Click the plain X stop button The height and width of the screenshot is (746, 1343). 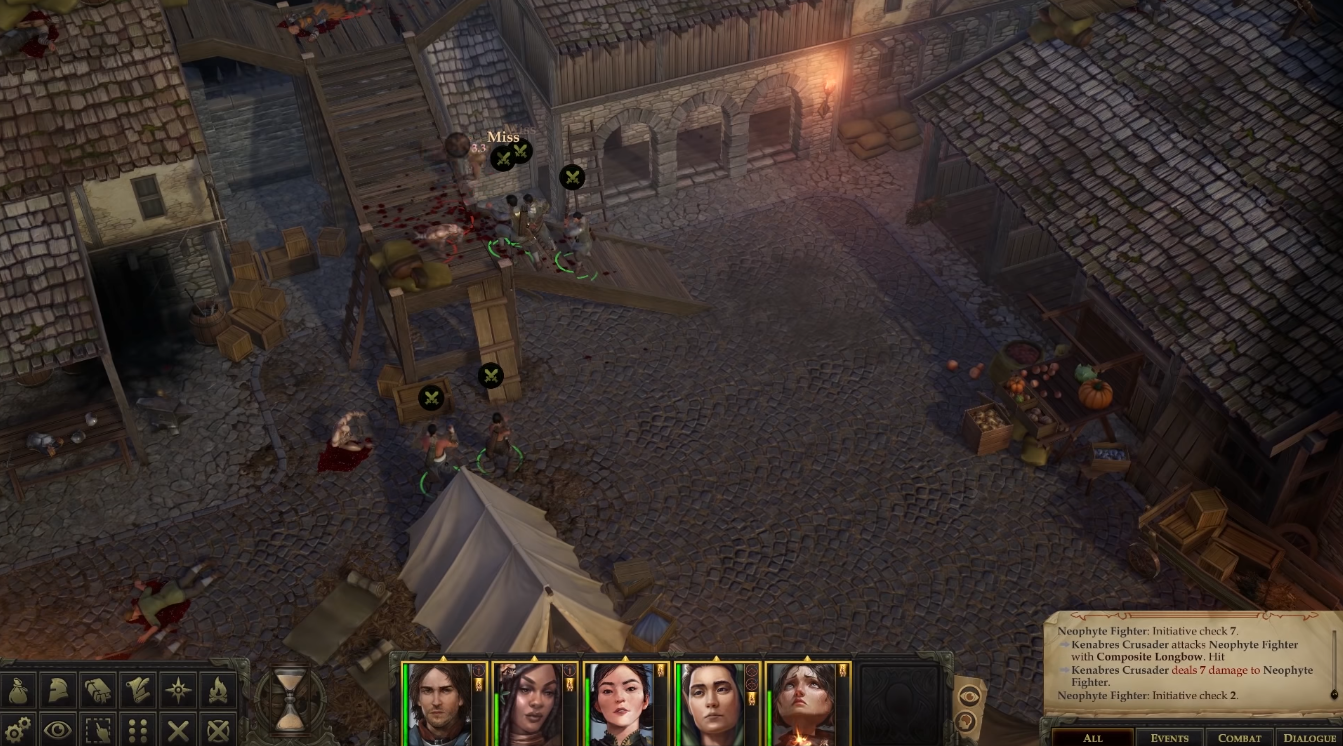click(x=178, y=729)
